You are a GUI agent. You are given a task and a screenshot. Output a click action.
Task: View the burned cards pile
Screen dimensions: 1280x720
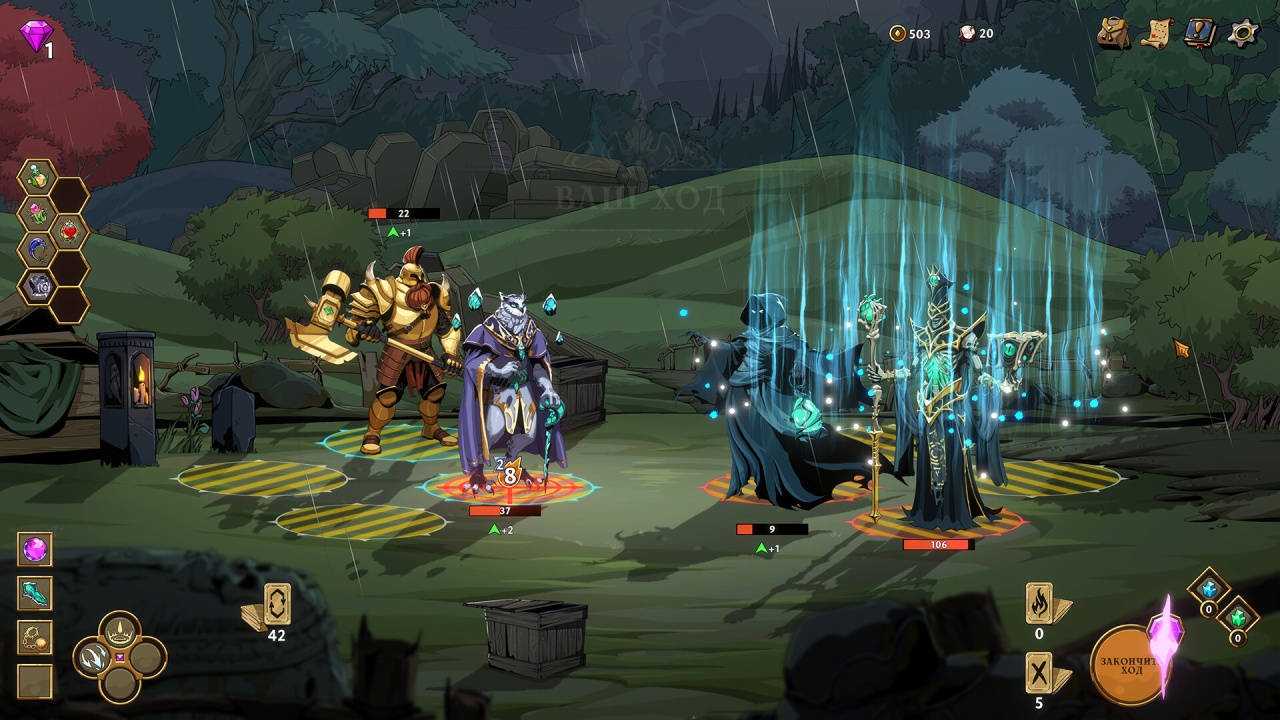click(1040, 604)
